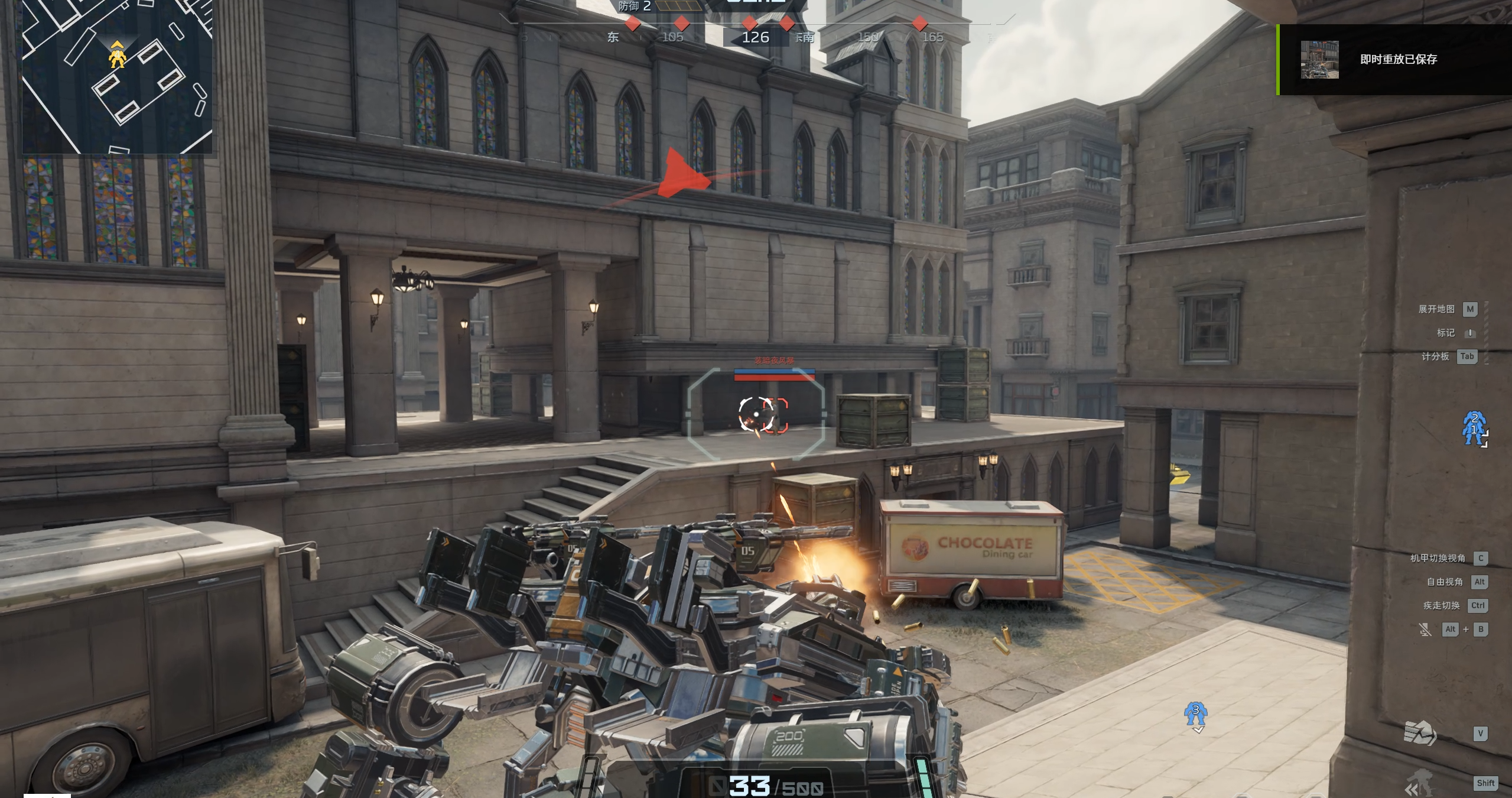Toggle the muted microphone icon
The image size is (1512, 798).
point(1425,630)
